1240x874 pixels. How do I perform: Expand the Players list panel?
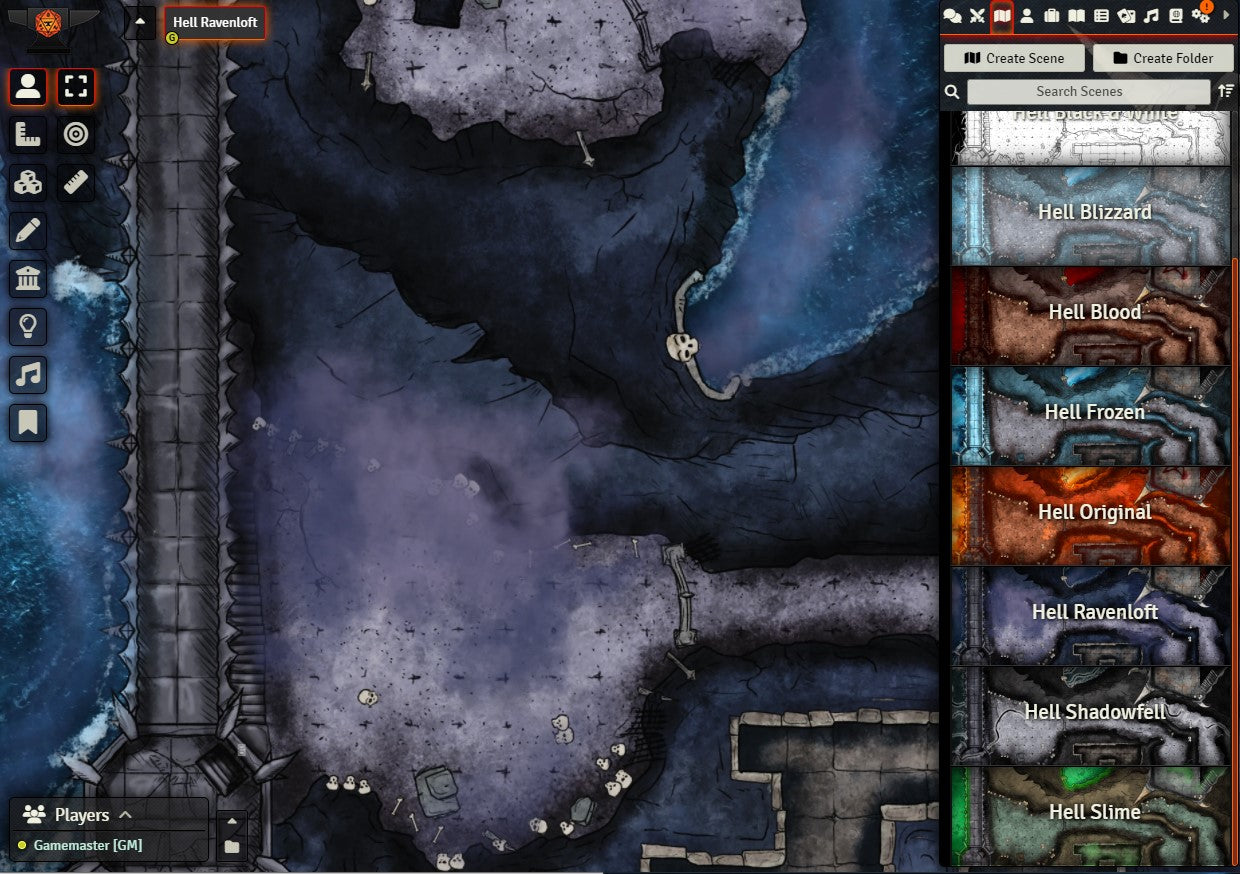(125, 814)
